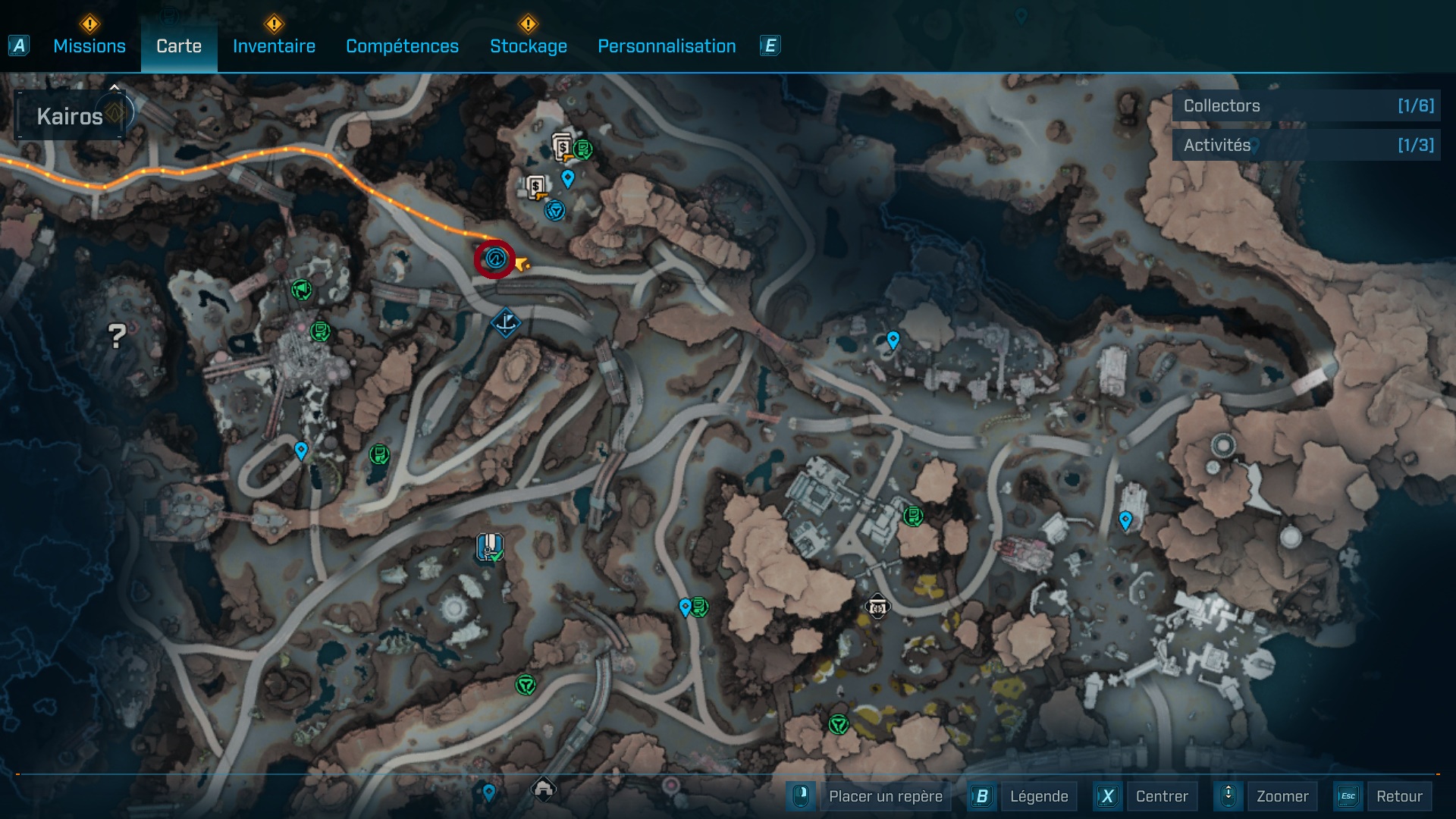Click the Retour button
1456x819 pixels.
[x=1398, y=796]
